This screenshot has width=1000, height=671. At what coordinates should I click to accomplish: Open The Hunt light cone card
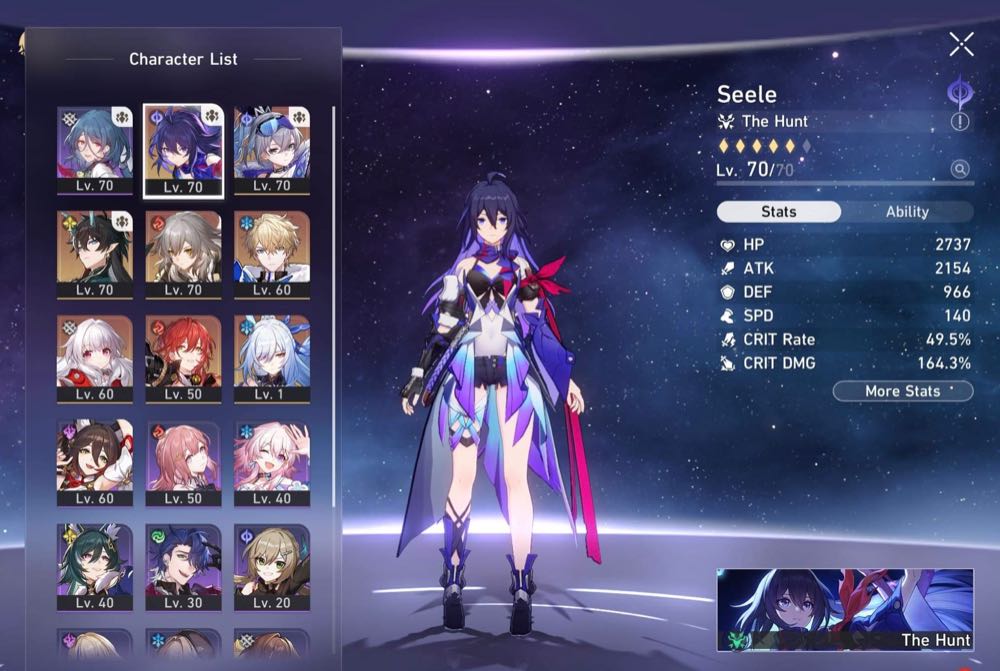point(845,610)
